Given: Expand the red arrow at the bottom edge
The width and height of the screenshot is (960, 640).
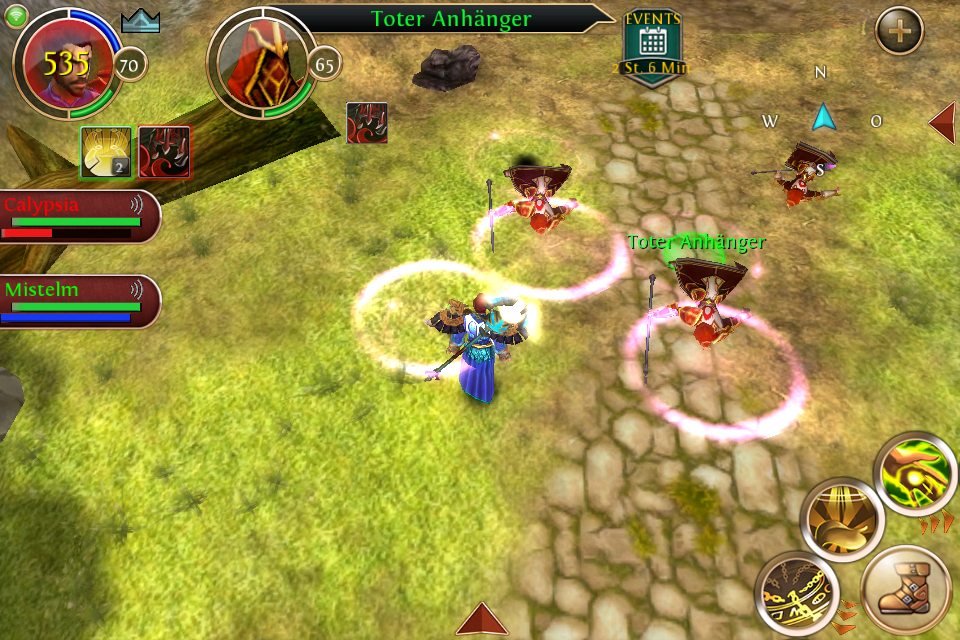Looking at the screenshot, I should click(482, 619).
